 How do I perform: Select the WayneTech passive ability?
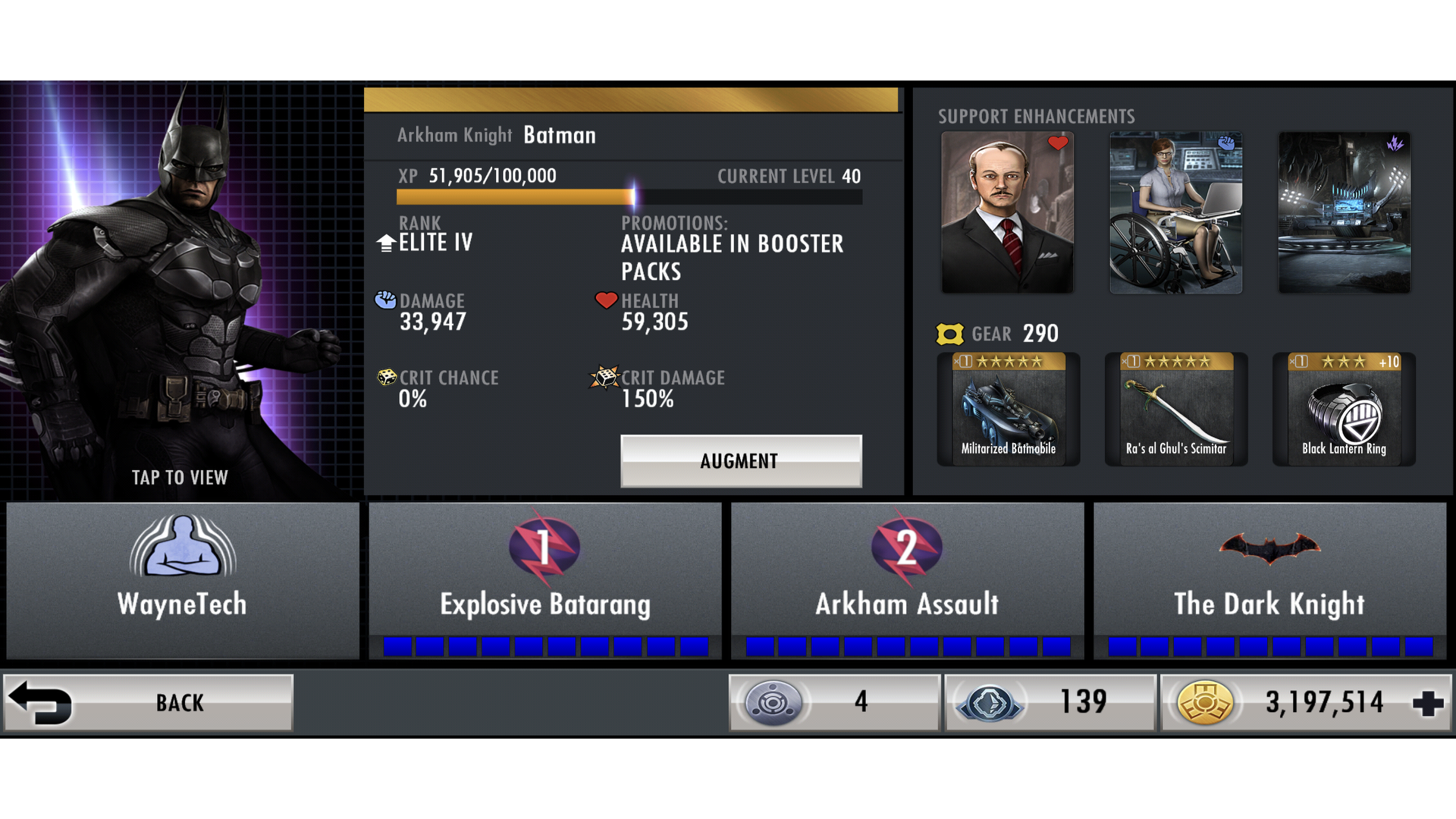(183, 580)
